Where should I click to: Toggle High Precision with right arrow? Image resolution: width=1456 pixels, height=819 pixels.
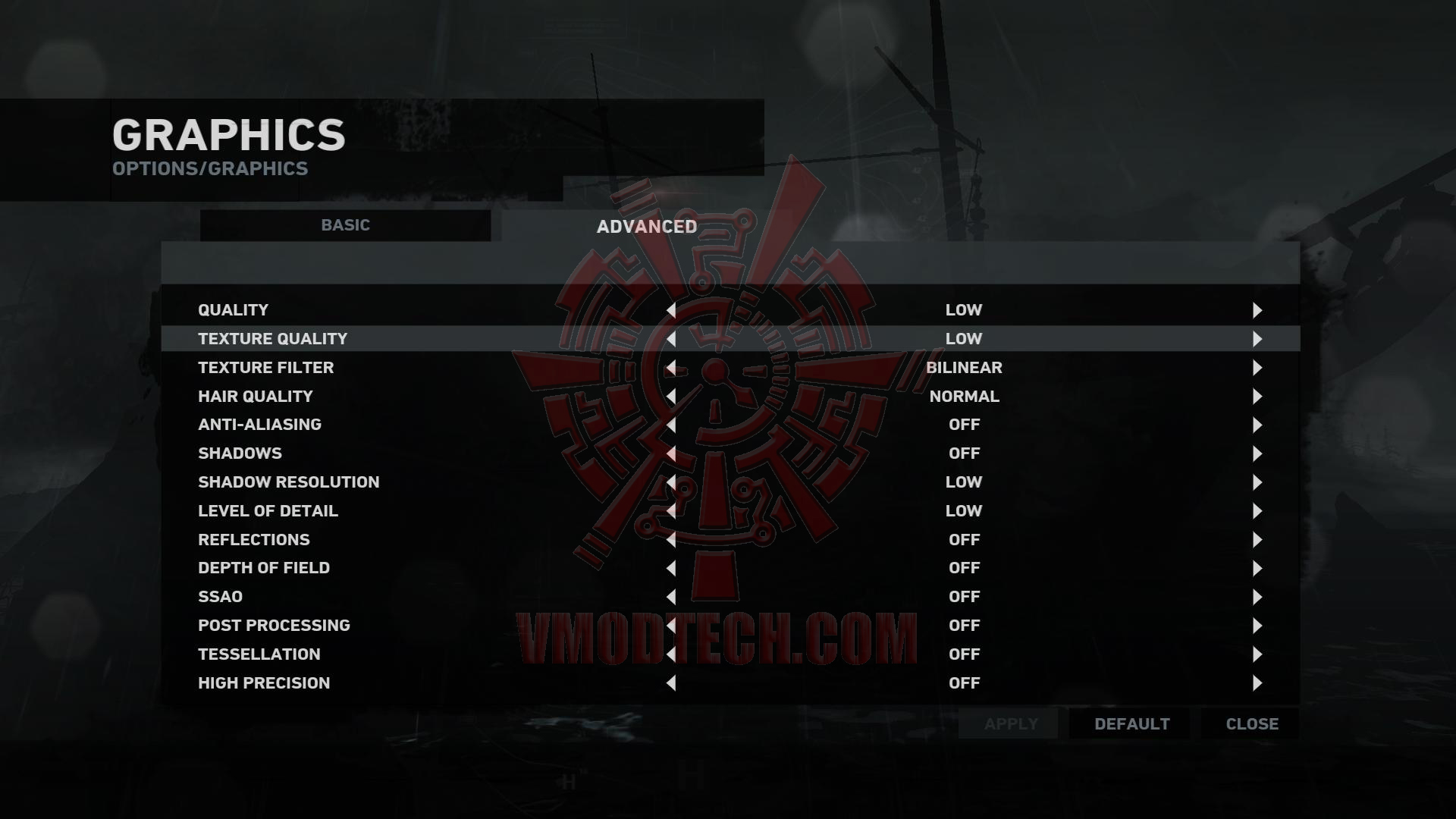pos(1257,683)
